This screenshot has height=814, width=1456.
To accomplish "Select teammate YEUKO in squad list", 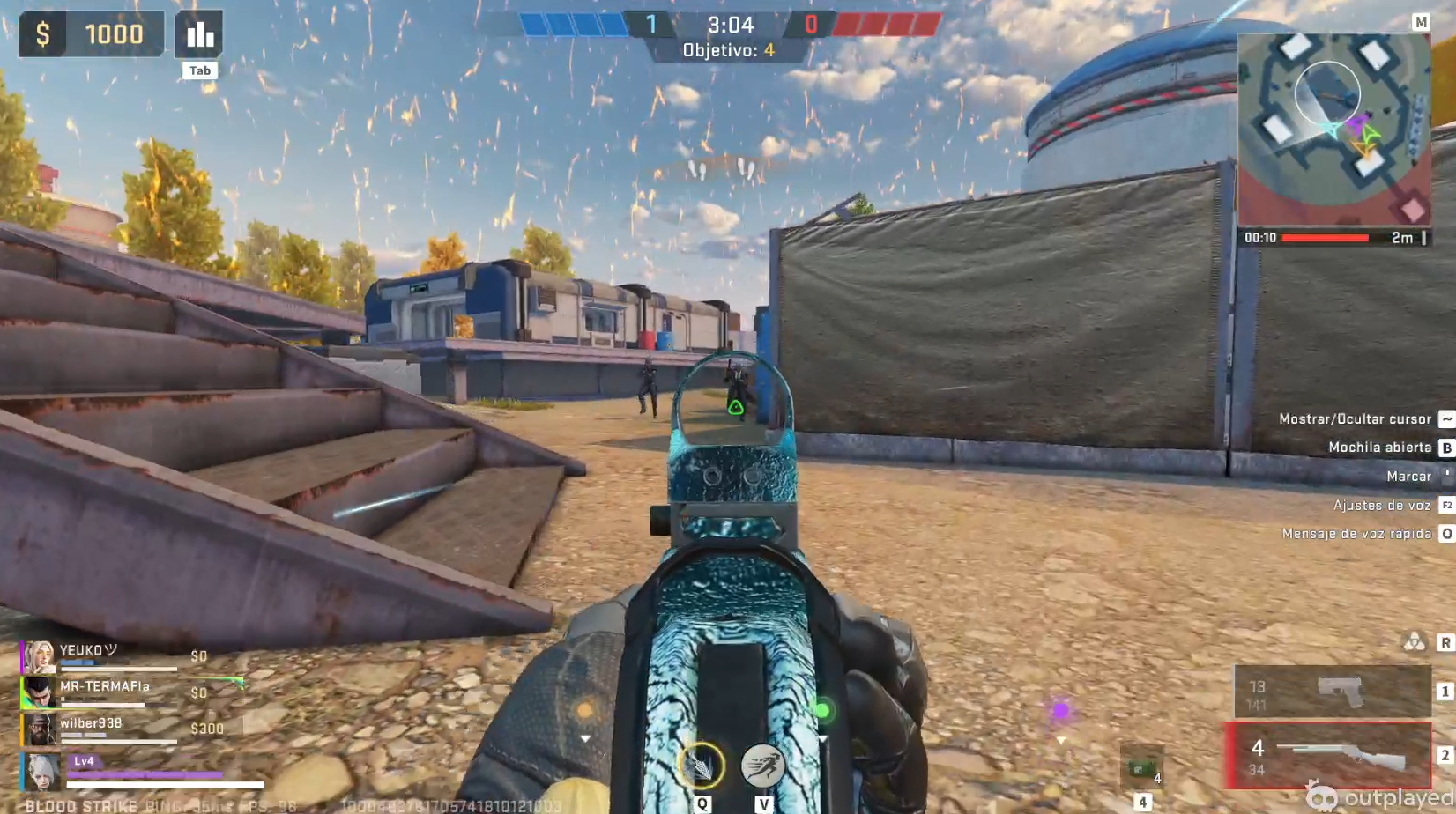I will point(88,655).
